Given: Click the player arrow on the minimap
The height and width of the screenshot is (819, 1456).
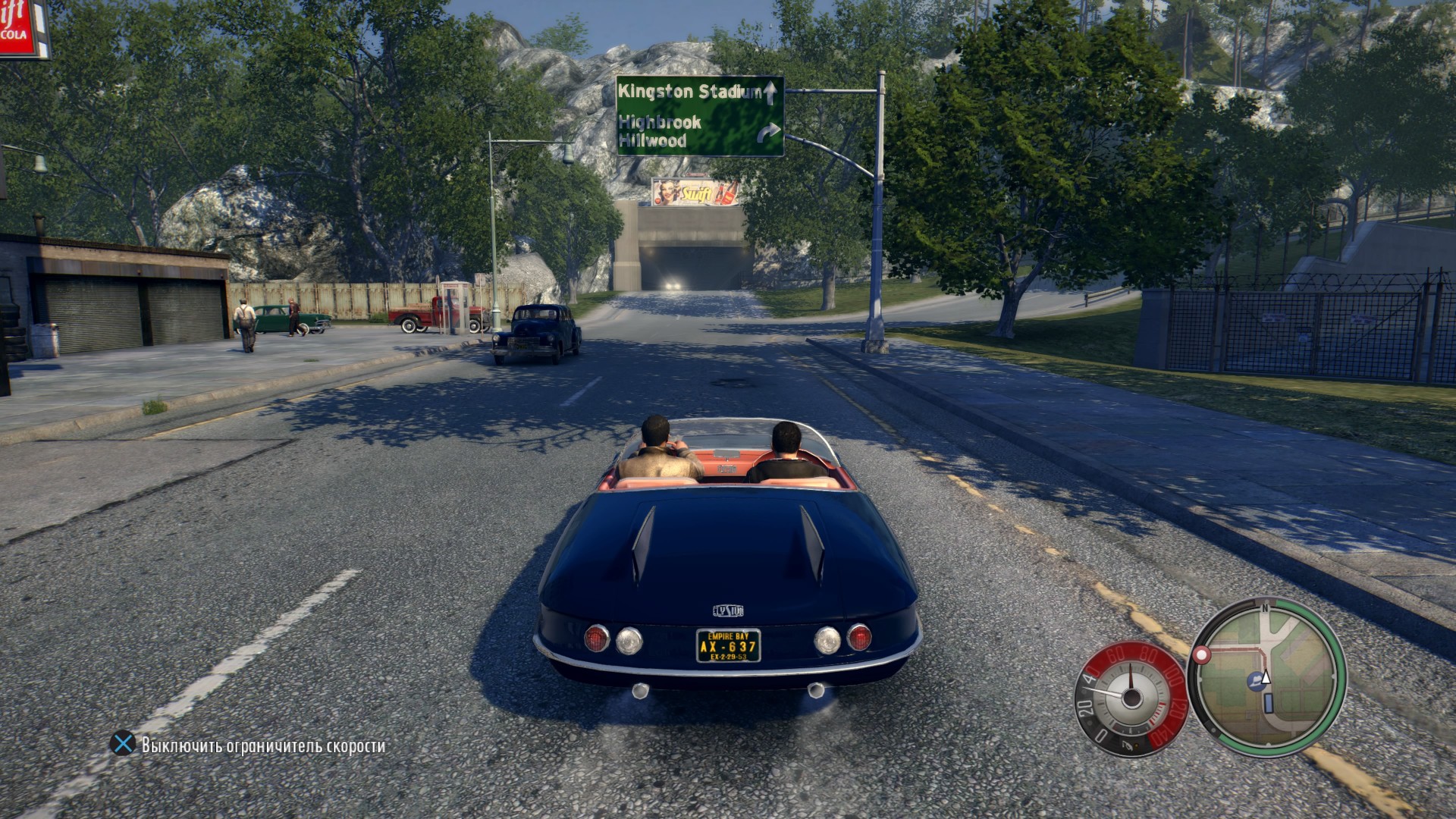Looking at the screenshot, I should tap(1265, 678).
